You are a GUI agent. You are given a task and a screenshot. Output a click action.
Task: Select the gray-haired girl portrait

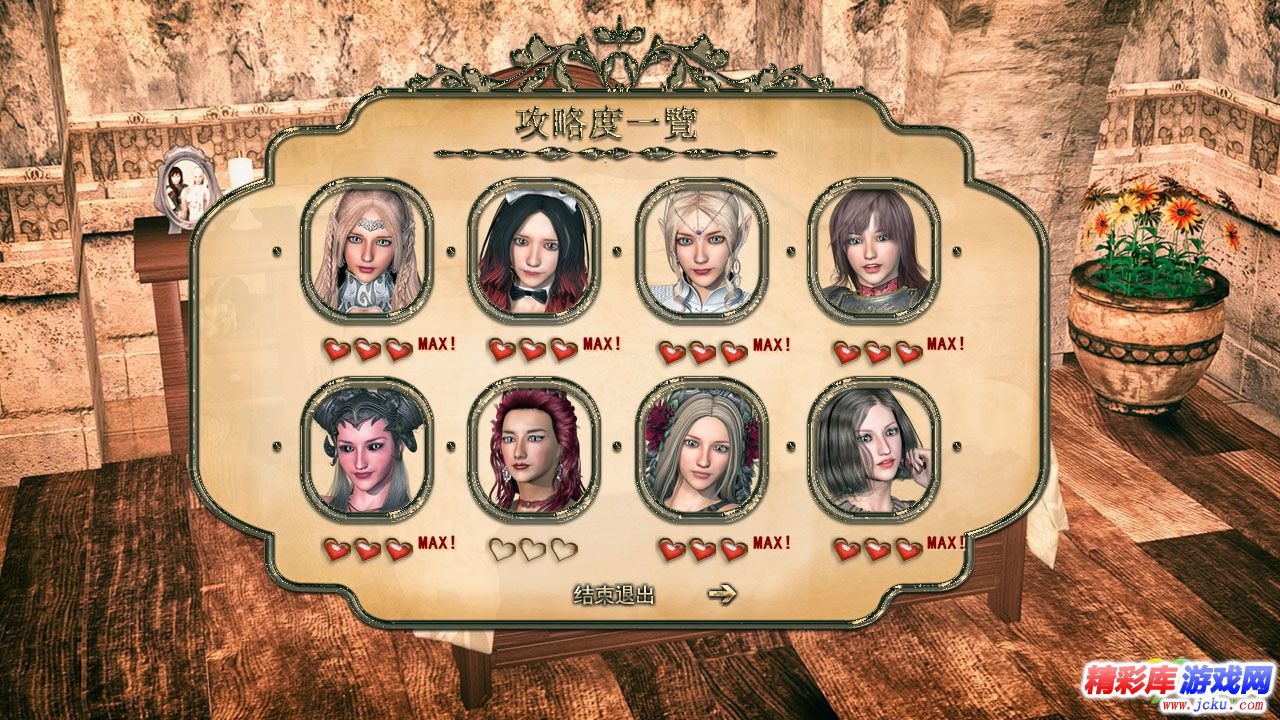coord(873,447)
